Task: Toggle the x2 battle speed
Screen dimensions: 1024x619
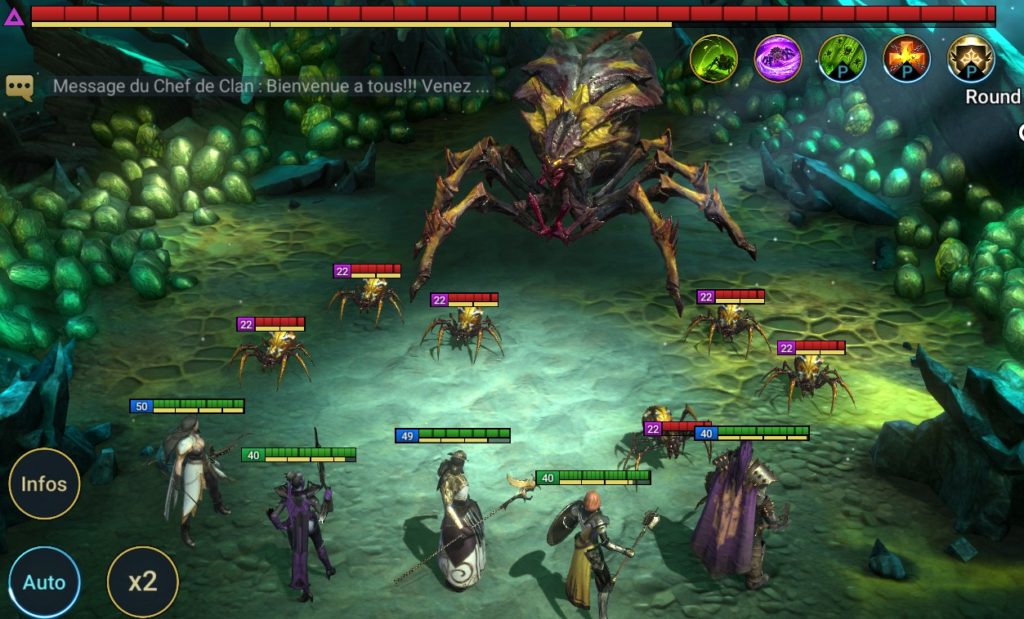Action: (143, 582)
